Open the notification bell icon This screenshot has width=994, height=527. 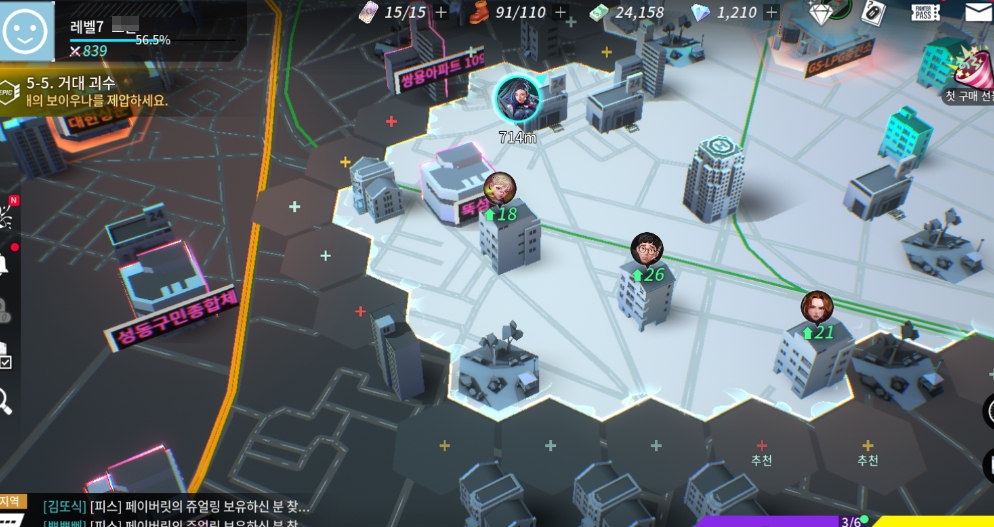coord(4,265)
